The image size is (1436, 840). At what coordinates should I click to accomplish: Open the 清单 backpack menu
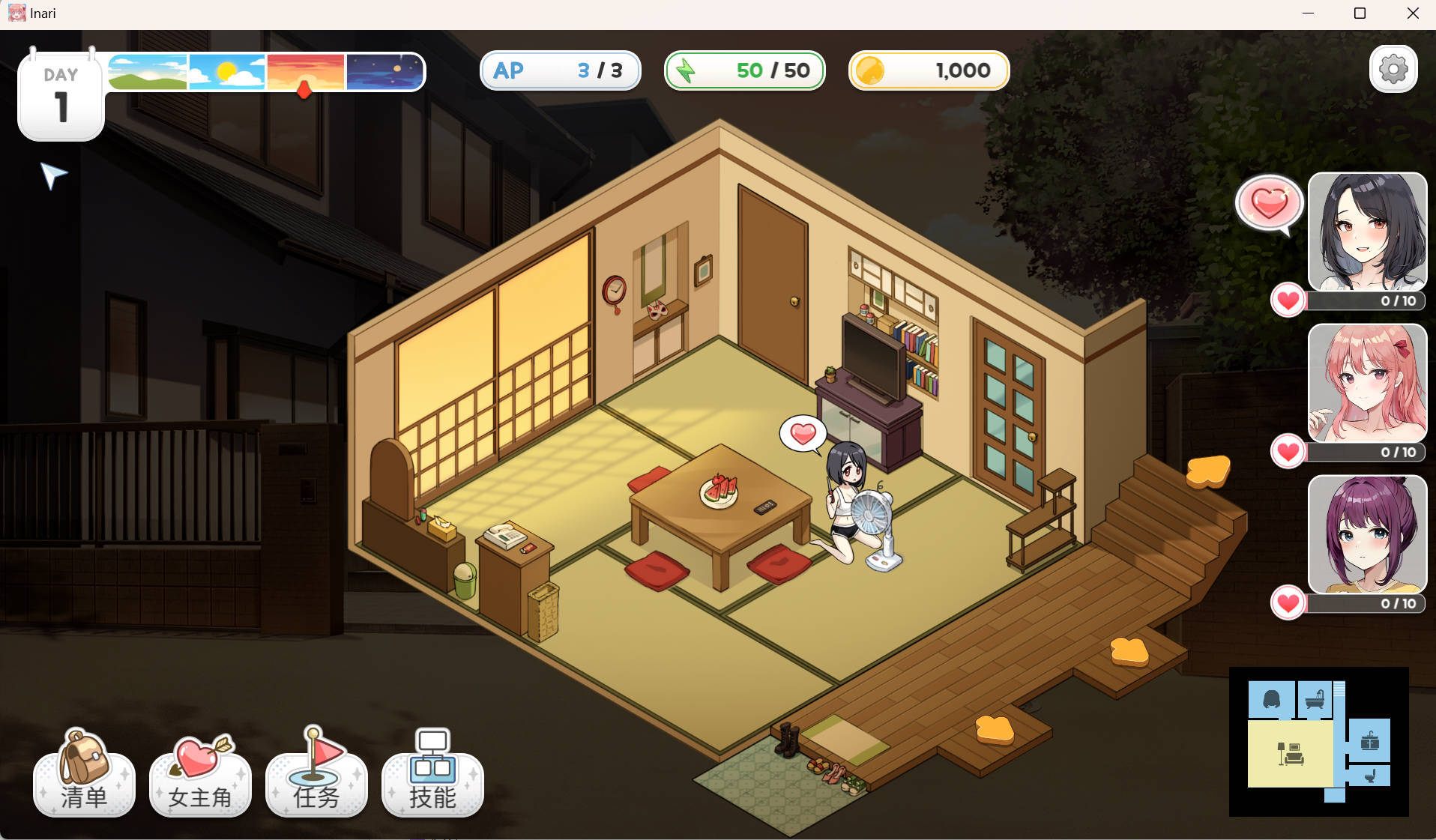[84, 776]
